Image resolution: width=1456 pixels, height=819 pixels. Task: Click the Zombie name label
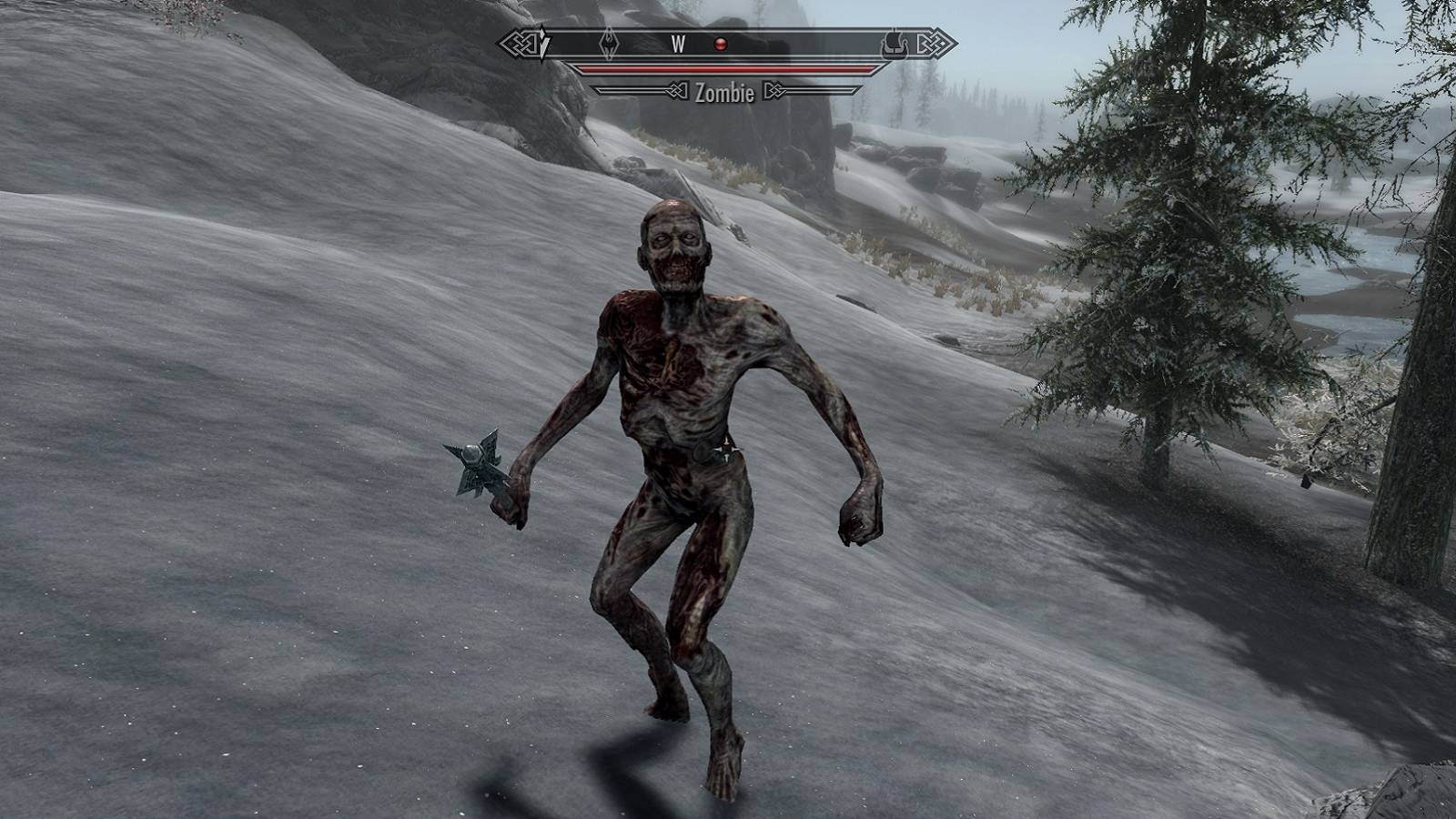725,92
